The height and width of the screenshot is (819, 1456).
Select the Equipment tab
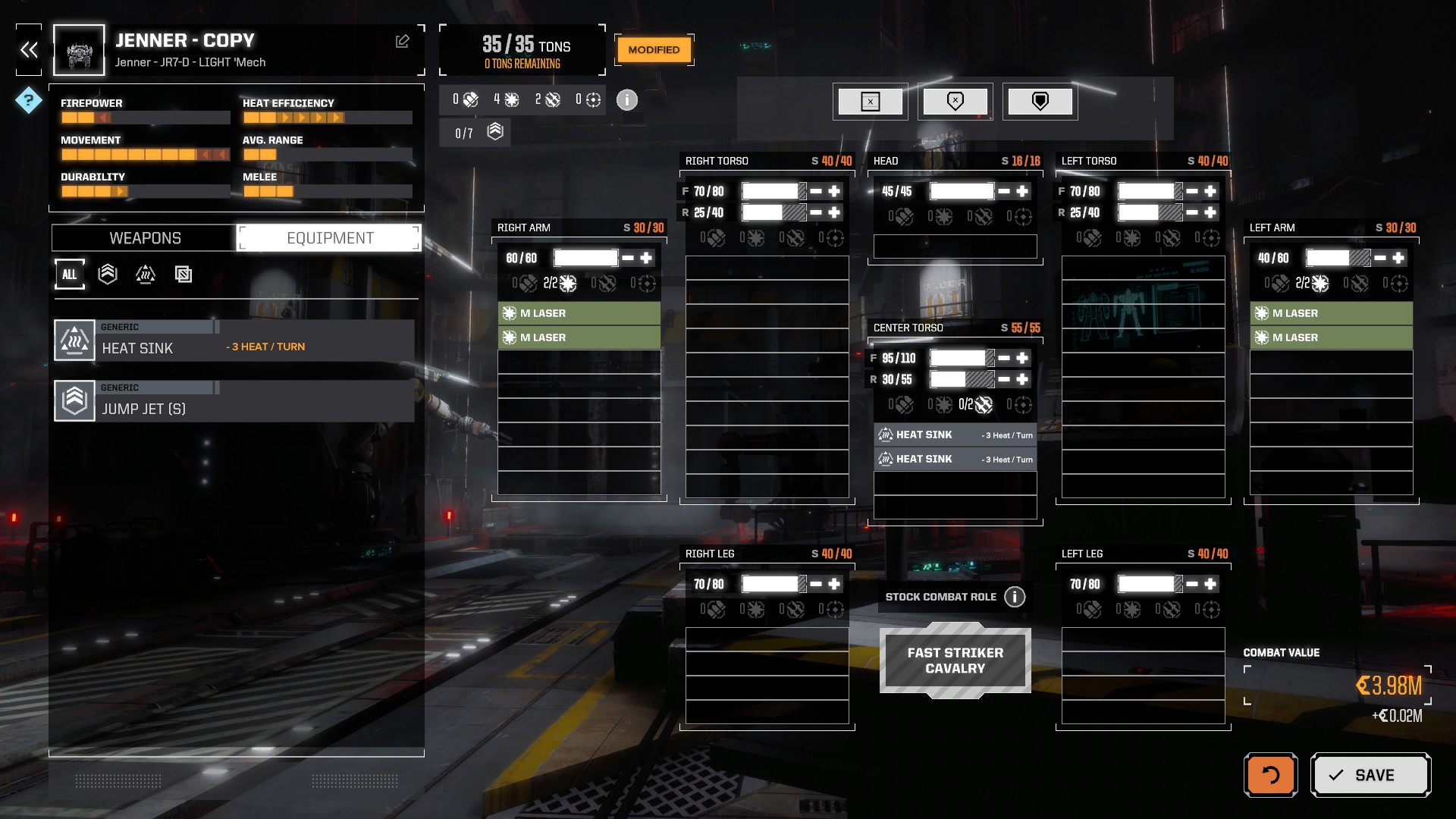point(330,238)
